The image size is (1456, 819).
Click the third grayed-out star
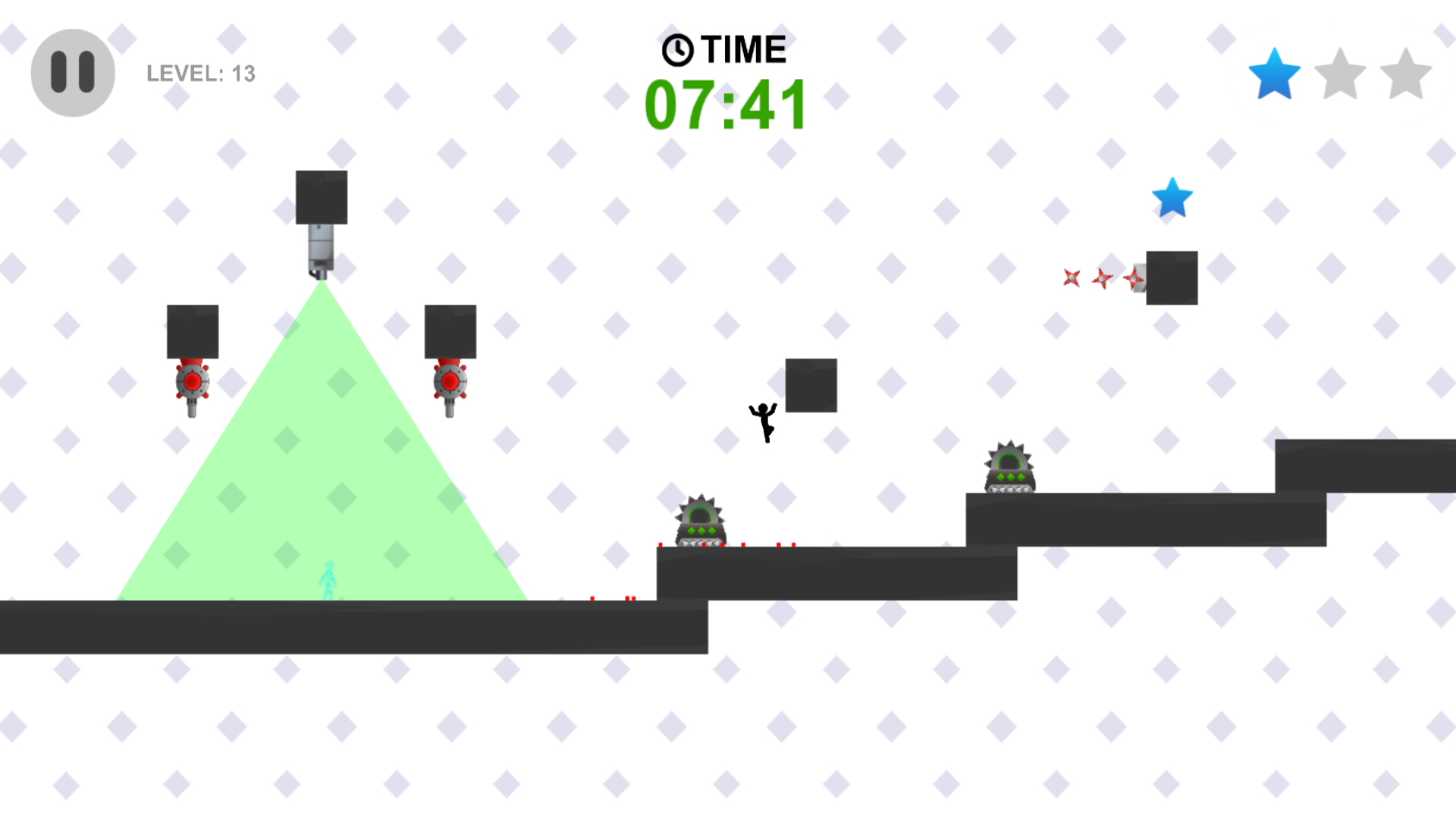1404,72
